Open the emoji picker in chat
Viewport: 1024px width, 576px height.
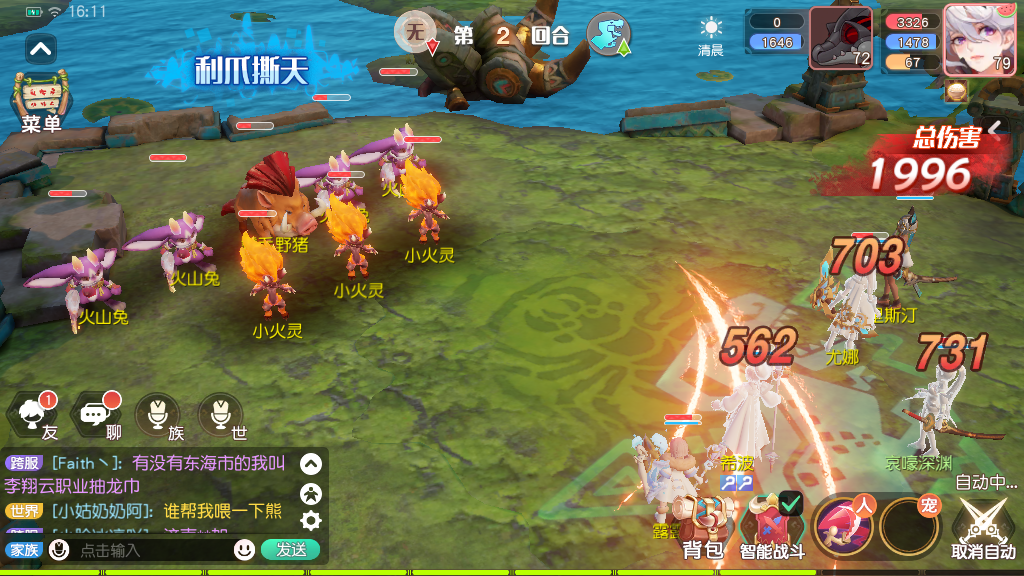click(x=244, y=549)
